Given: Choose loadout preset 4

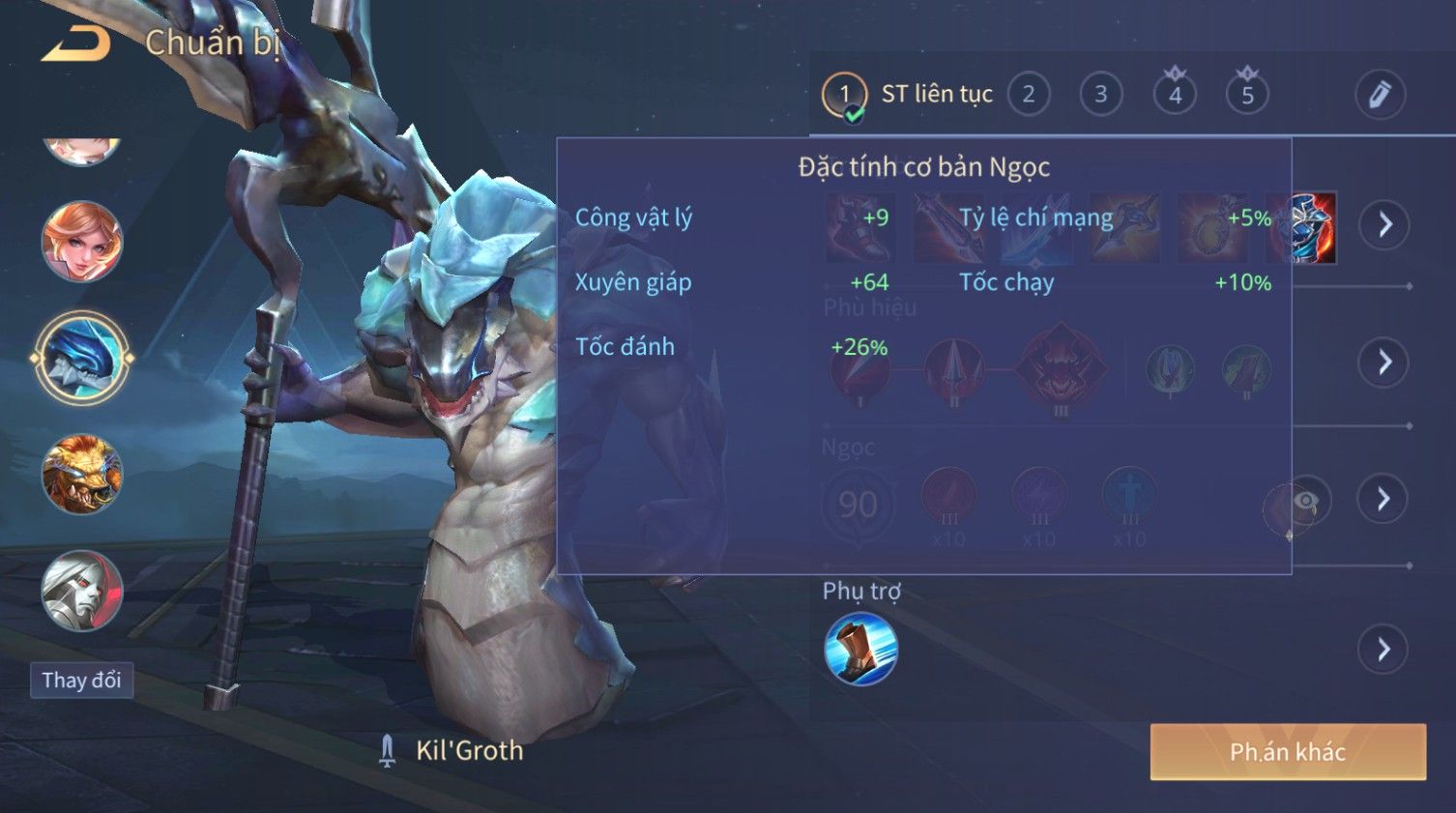Looking at the screenshot, I should coord(1175,95).
